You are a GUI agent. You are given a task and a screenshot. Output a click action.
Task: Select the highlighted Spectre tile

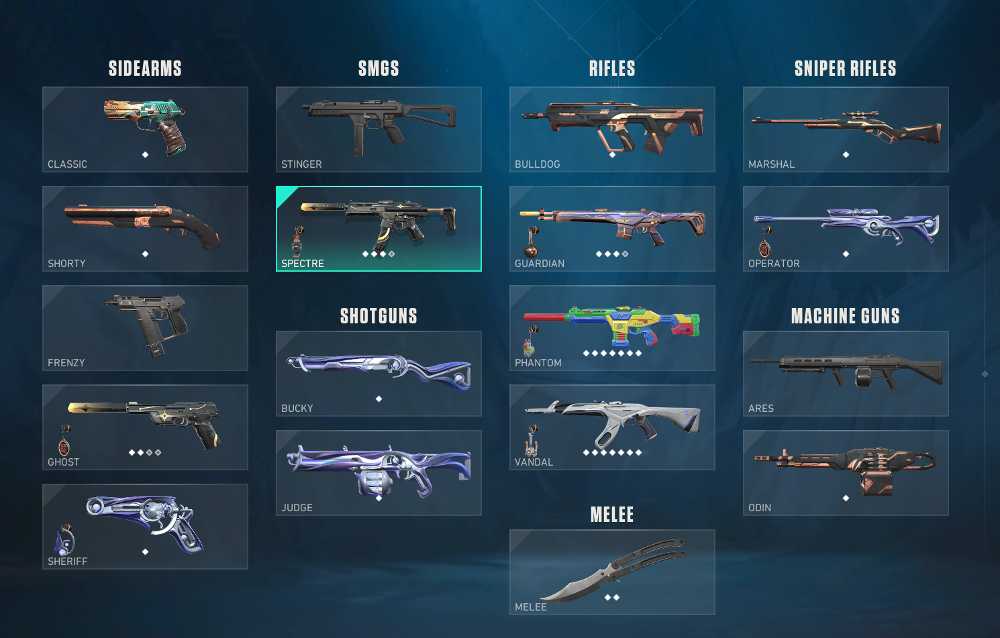point(378,228)
